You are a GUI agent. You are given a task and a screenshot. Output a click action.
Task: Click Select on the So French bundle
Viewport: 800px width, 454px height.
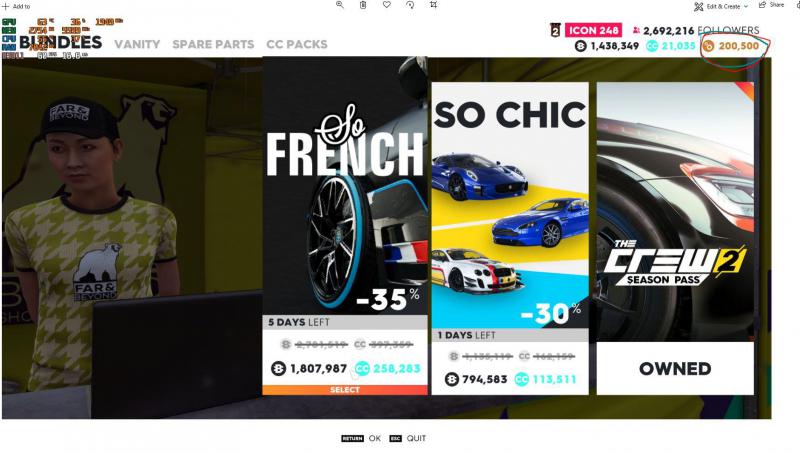(344, 390)
